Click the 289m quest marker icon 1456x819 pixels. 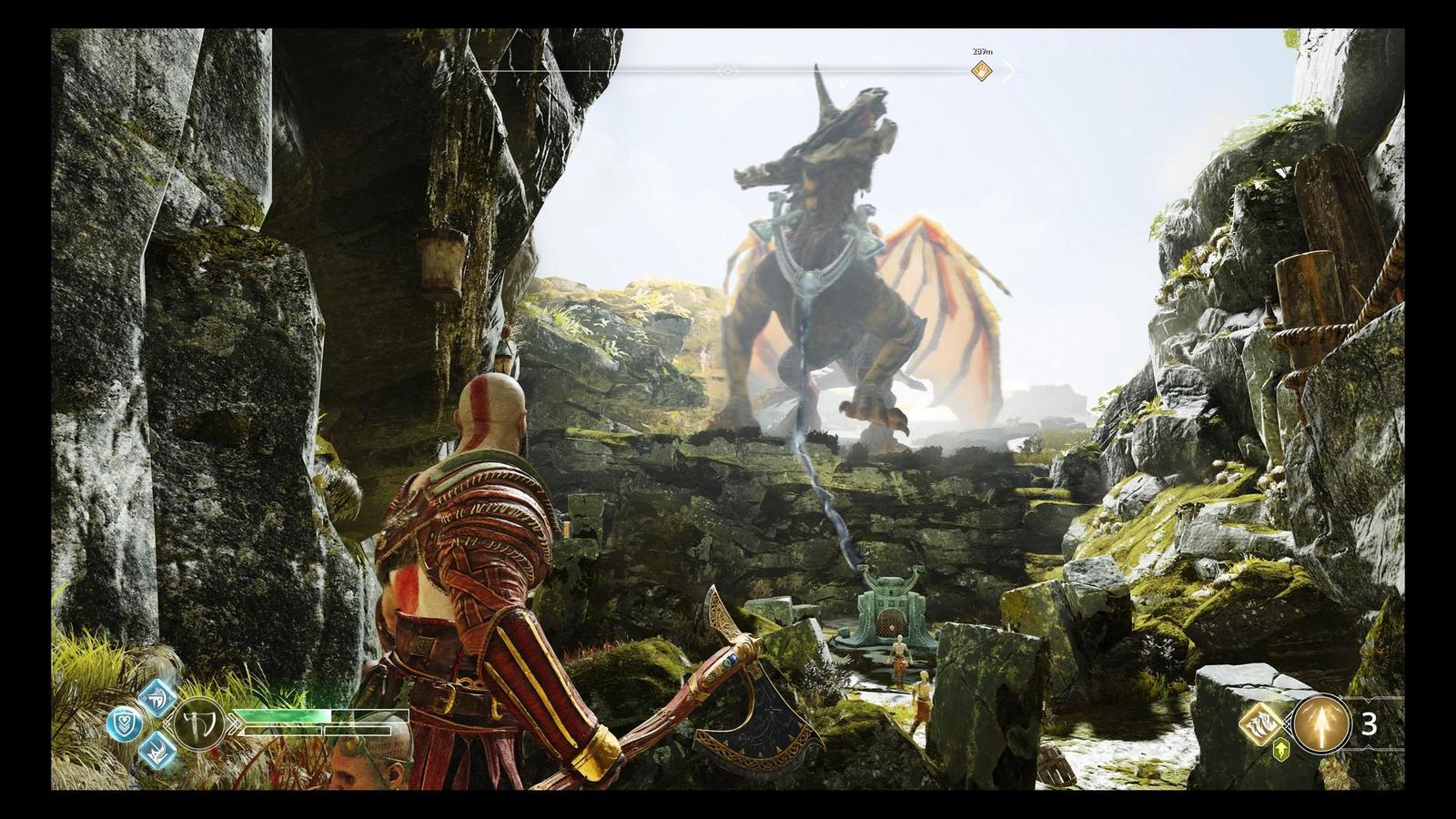[981, 71]
